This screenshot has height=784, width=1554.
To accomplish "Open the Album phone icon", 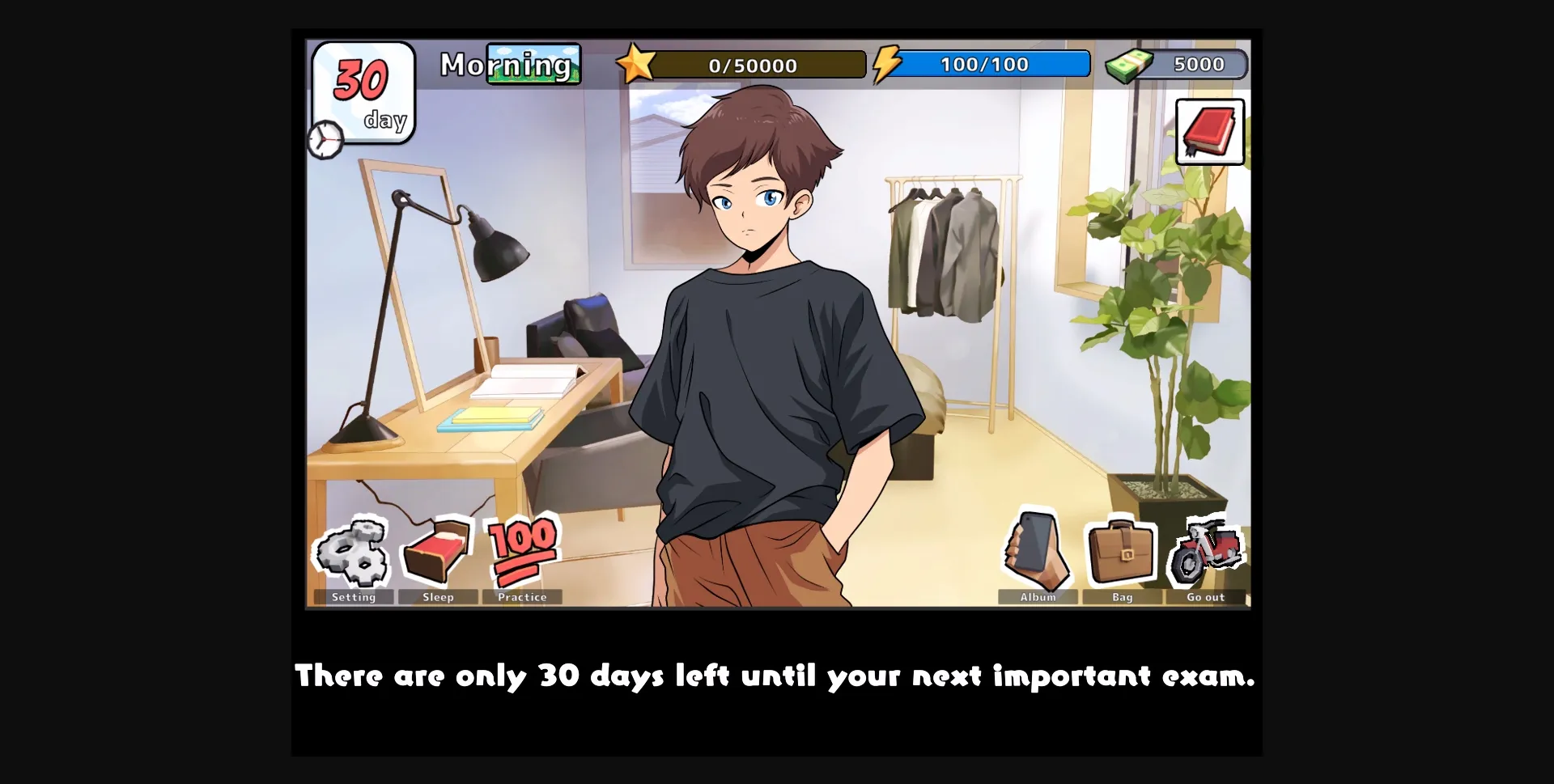I will coord(1038,550).
